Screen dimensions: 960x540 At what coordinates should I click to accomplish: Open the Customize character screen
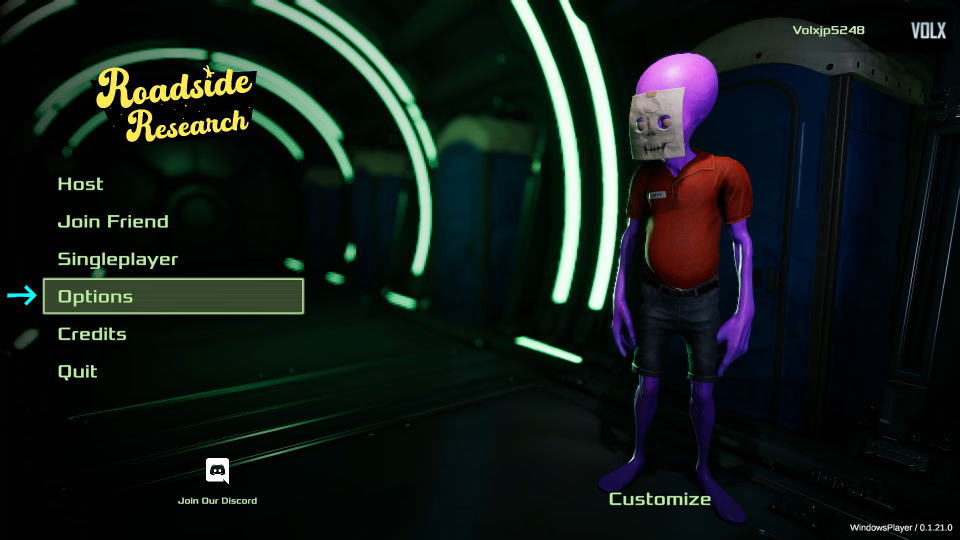(x=660, y=499)
